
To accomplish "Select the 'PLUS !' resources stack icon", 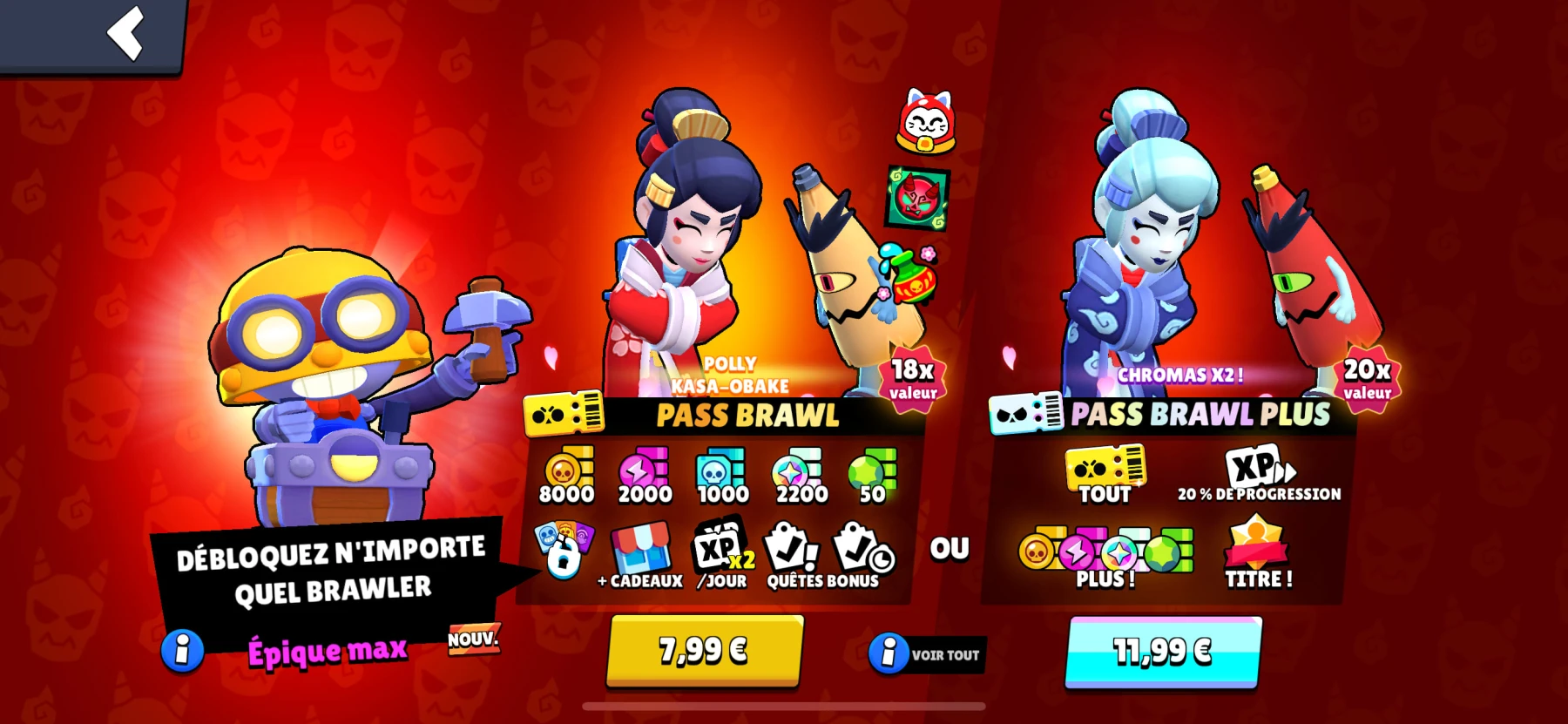I will click(x=1102, y=549).
